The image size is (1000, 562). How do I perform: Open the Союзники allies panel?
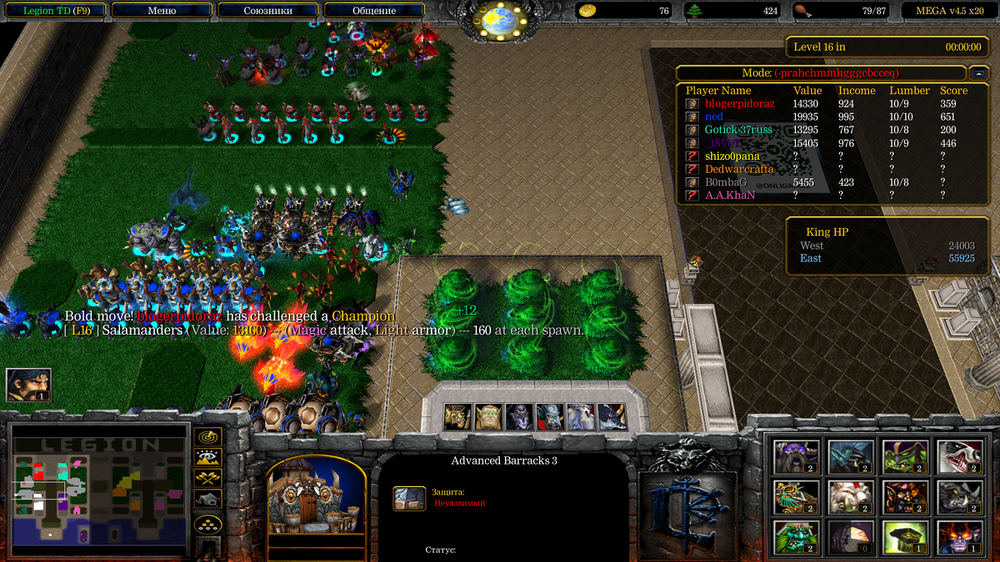coord(269,10)
